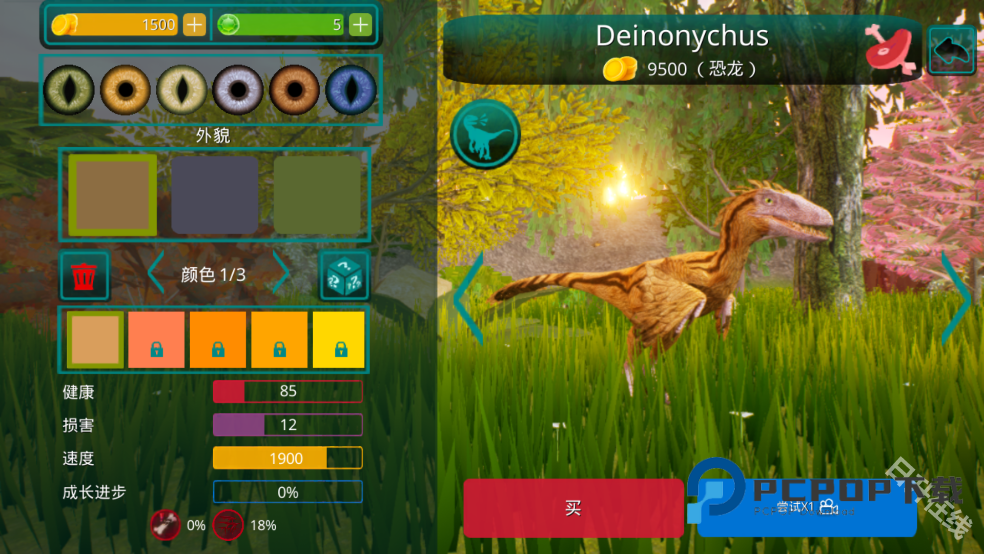Select the dark grey appearance swatch
Viewport: 984px width, 554px height.
pyautogui.click(x=214, y=195)
